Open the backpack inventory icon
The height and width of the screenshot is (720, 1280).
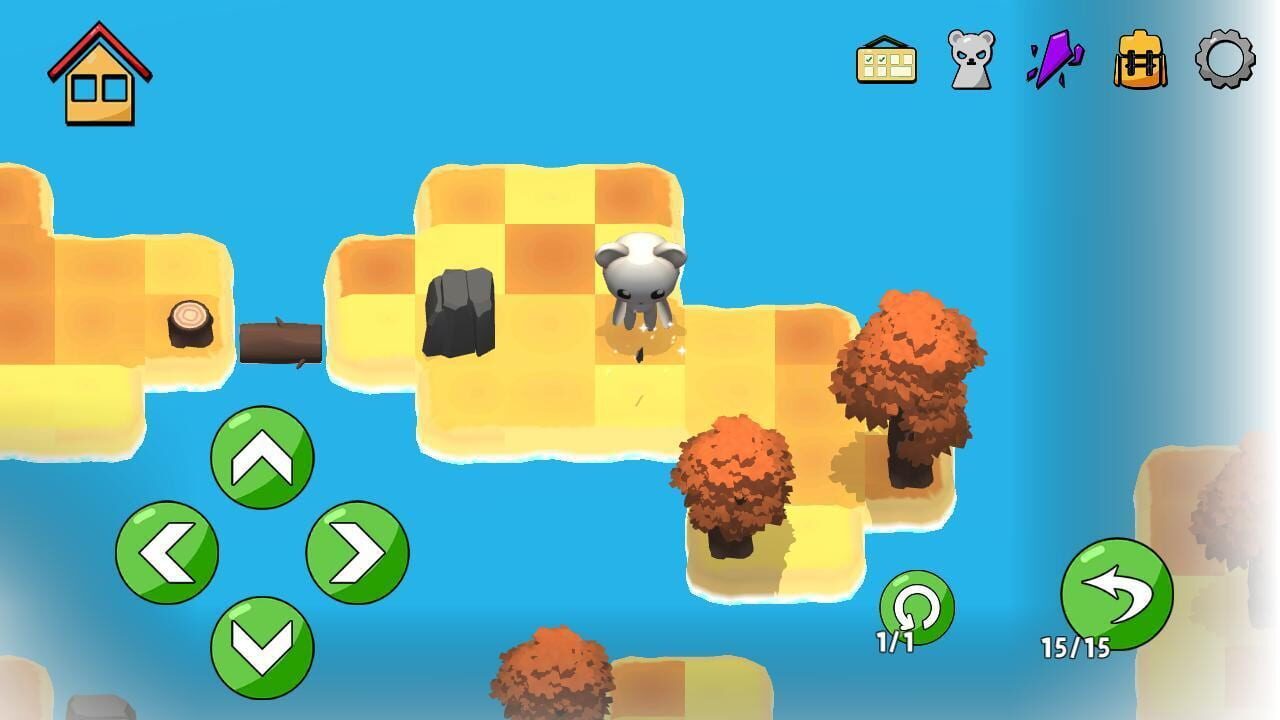(x=1140, y=62)
